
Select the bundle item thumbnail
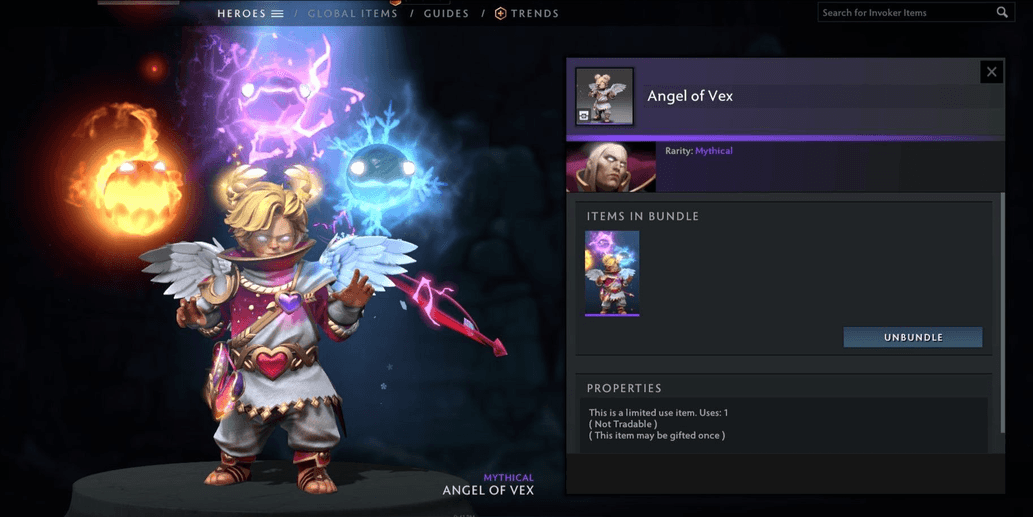(612, 273)
